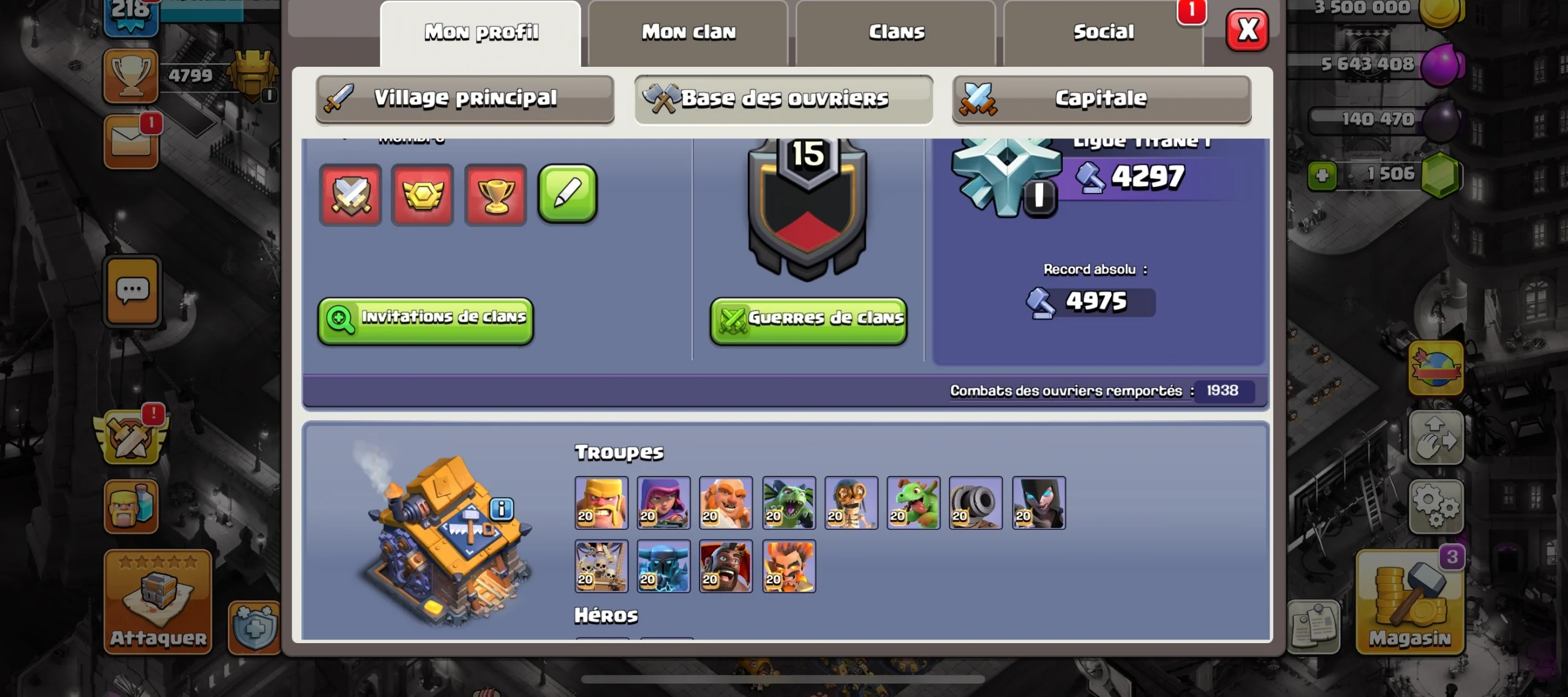Image resolution: width=1568 pixels, height=697 pixels.
Task: Select the Baby Dragon troop icon
Action: [x=913, y=503]
